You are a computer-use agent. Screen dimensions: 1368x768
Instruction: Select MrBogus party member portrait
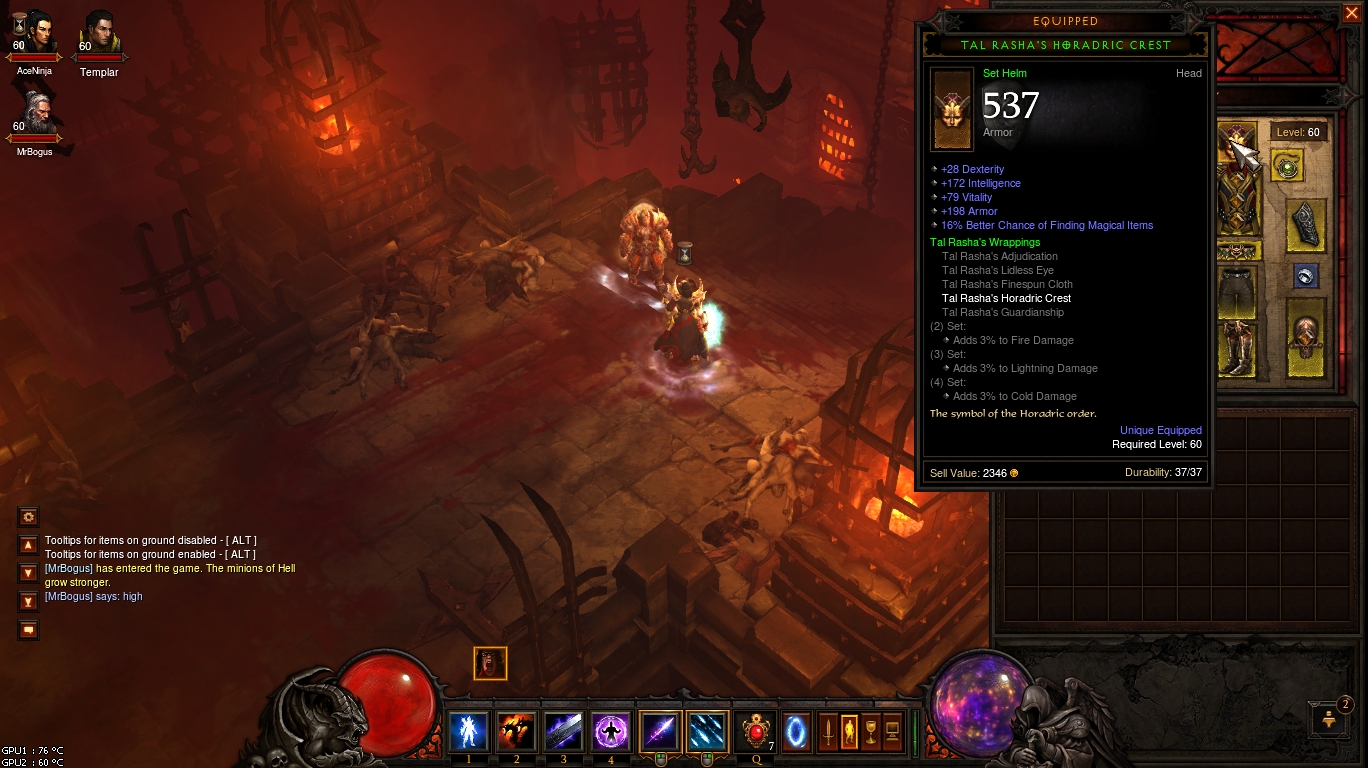[x=34, y=113]
